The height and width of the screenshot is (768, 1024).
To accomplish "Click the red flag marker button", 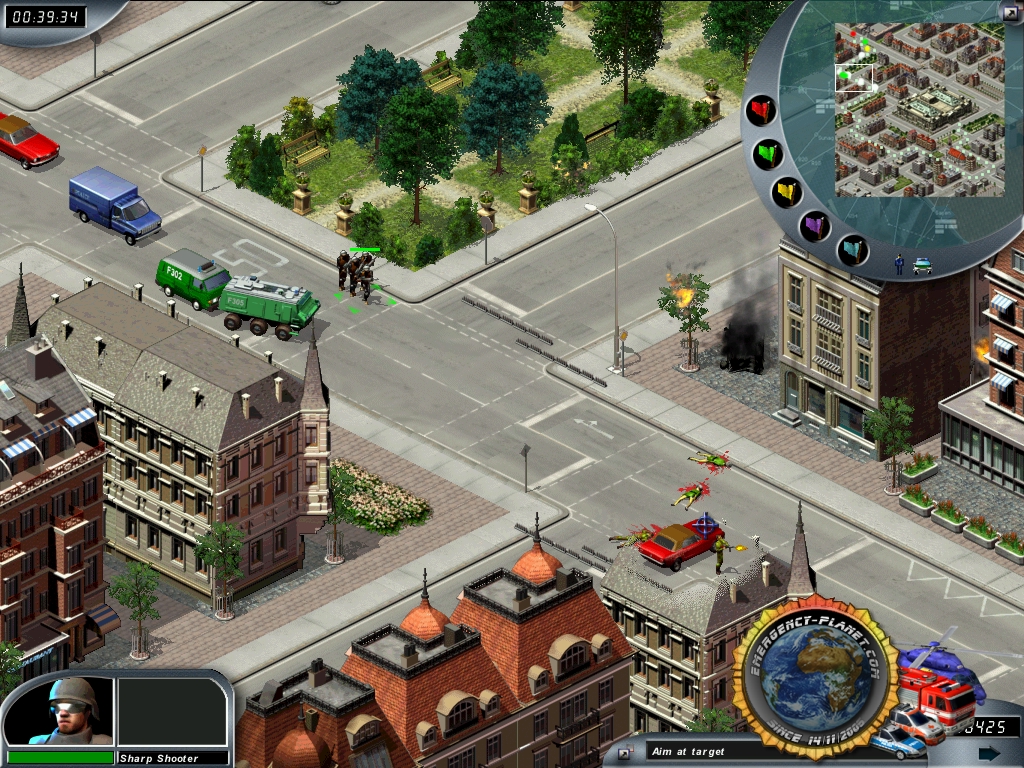I will coord(761,110).
